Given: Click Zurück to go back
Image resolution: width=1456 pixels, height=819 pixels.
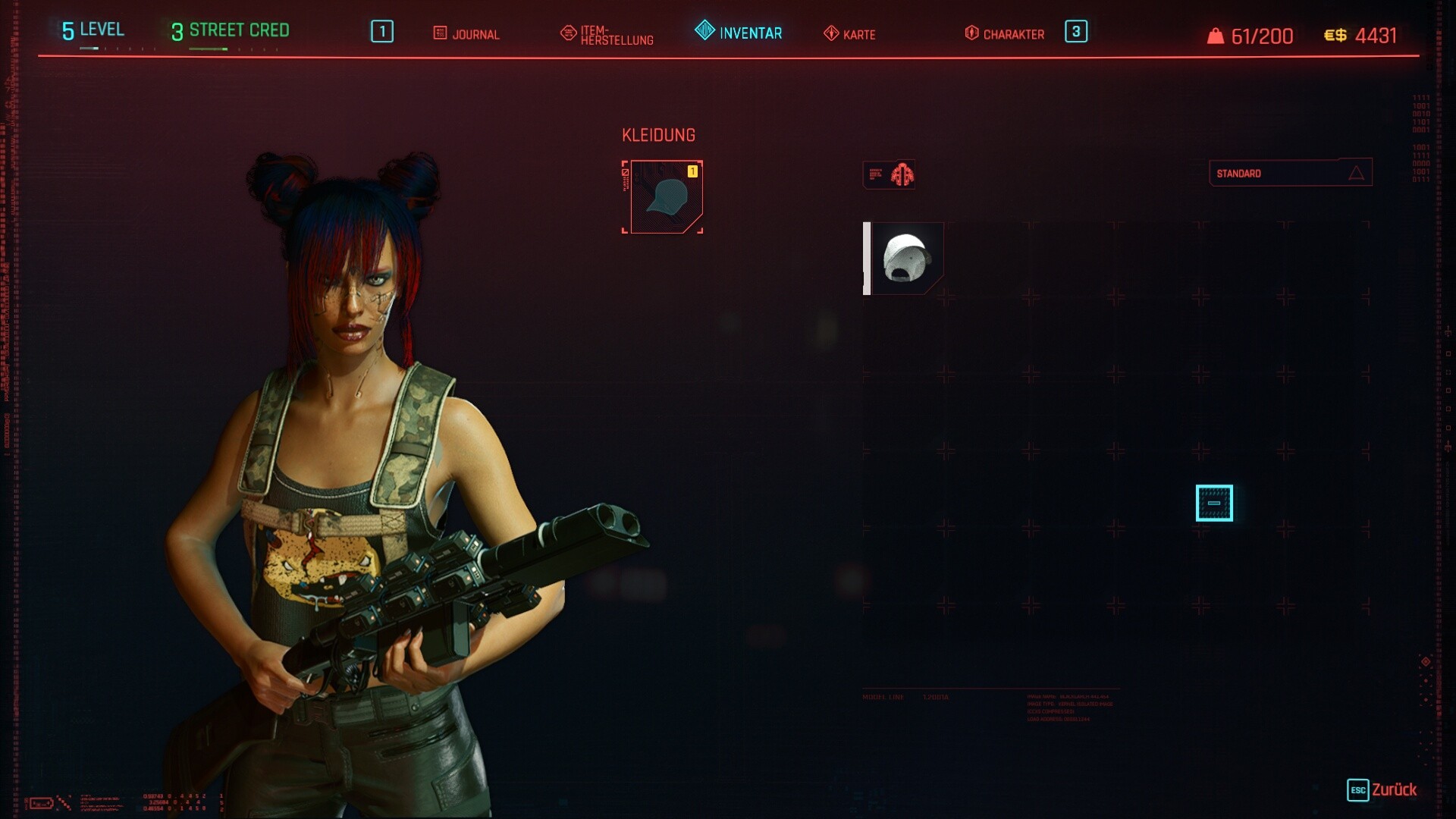Looking at the screenshot, I should 1382,789.
